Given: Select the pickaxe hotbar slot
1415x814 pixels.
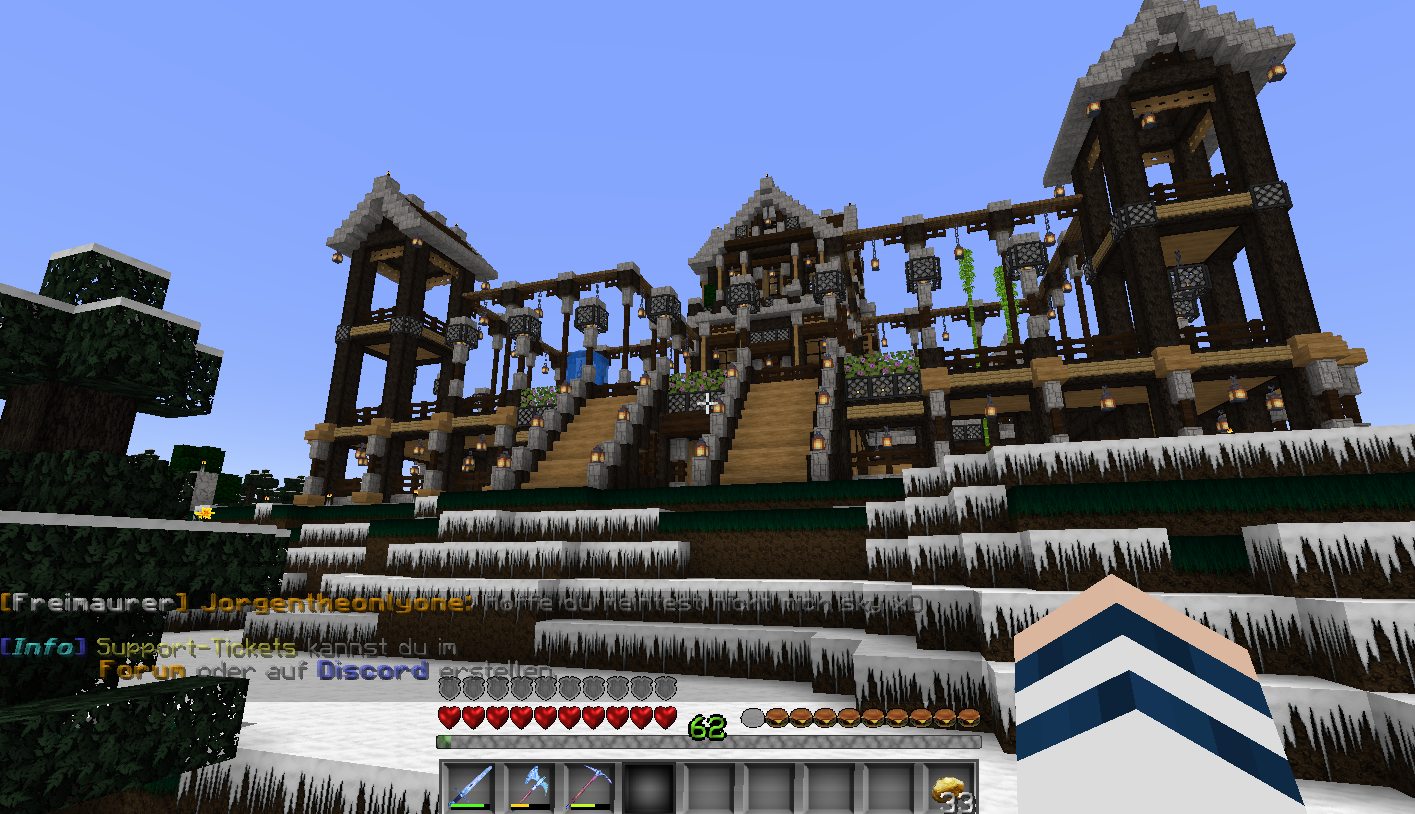Looking at the screenshot, I should point(591,786).
